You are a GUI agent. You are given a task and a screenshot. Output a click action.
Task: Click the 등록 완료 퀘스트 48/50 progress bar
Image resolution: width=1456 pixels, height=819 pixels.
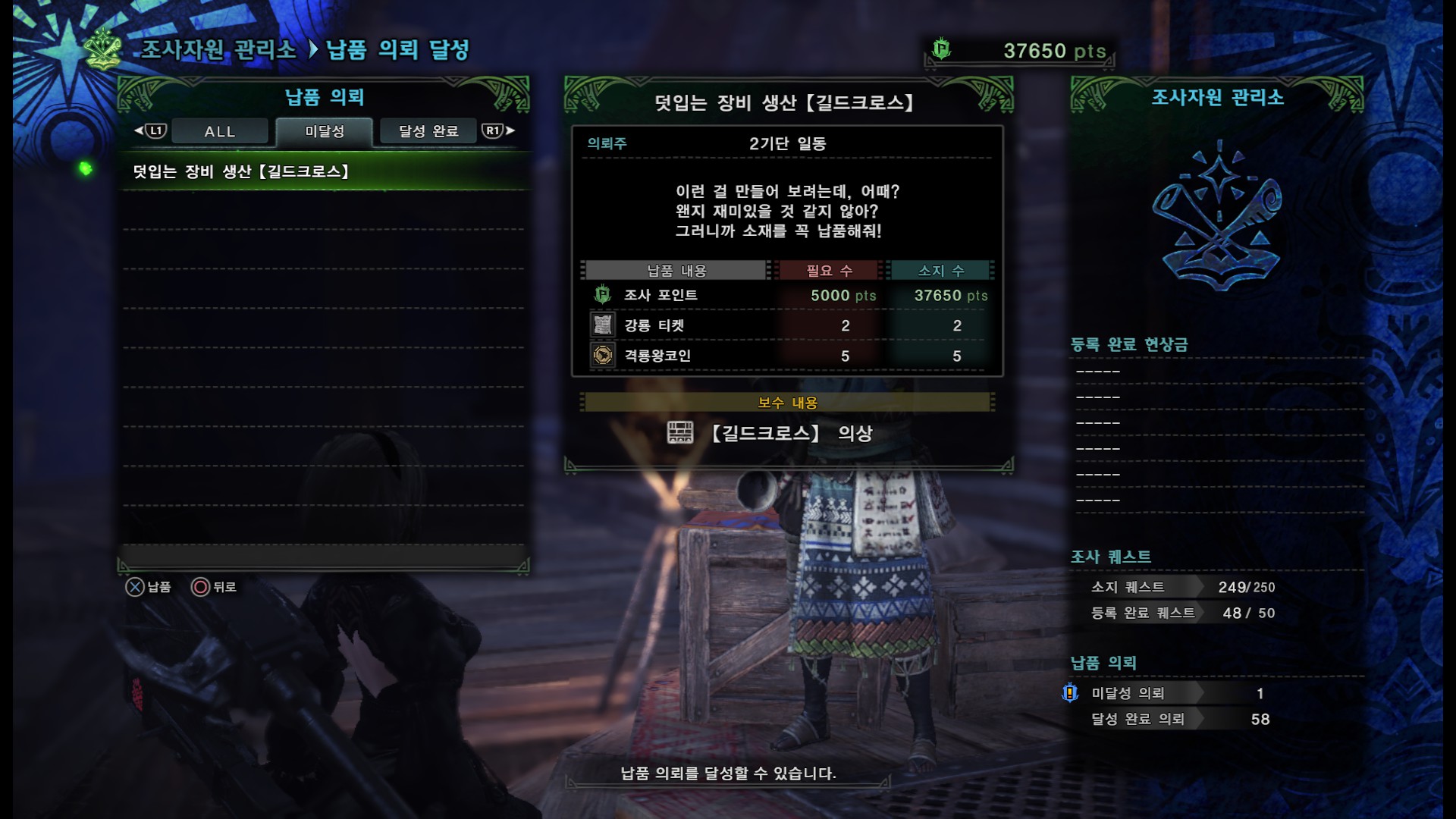(1183, 613)
